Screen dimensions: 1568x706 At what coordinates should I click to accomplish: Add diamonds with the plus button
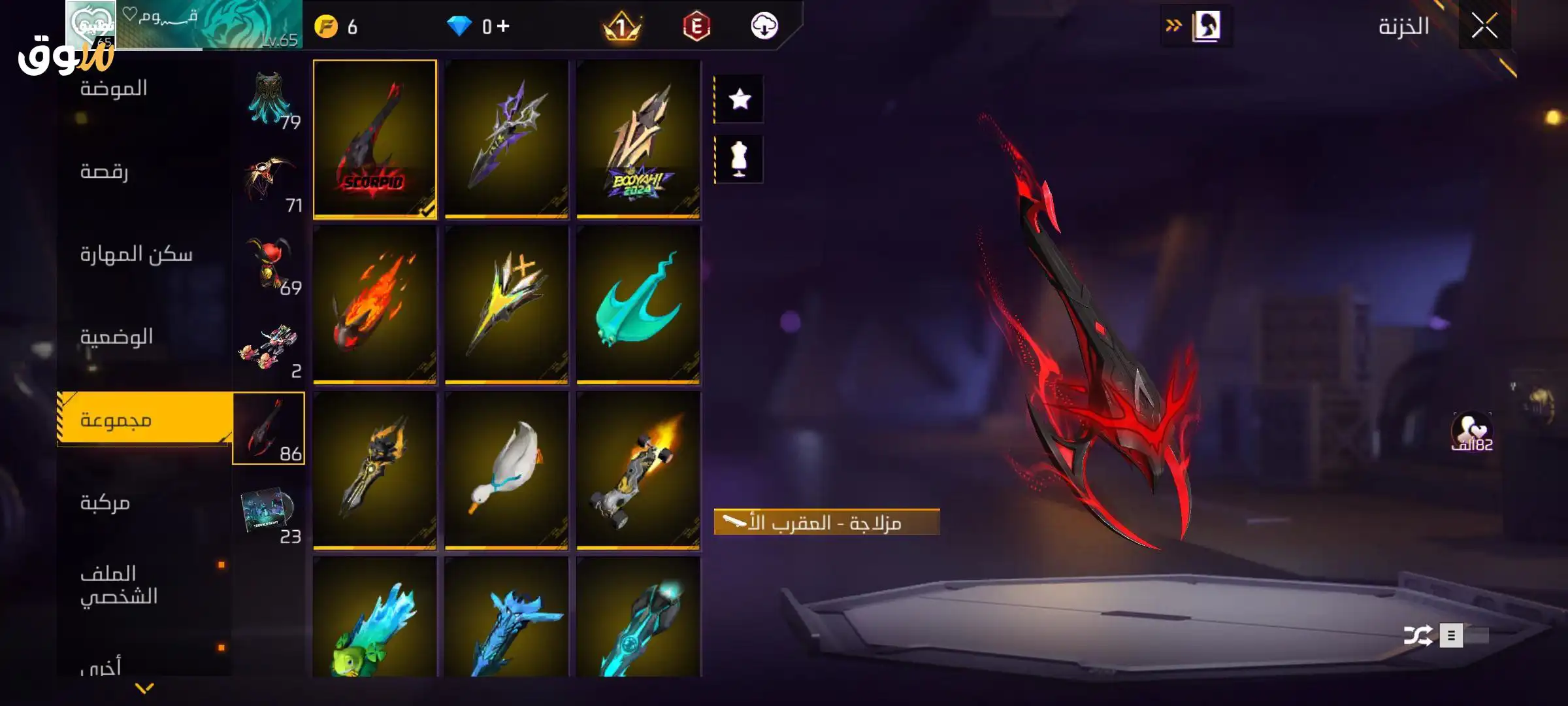[x=503, y=26]
